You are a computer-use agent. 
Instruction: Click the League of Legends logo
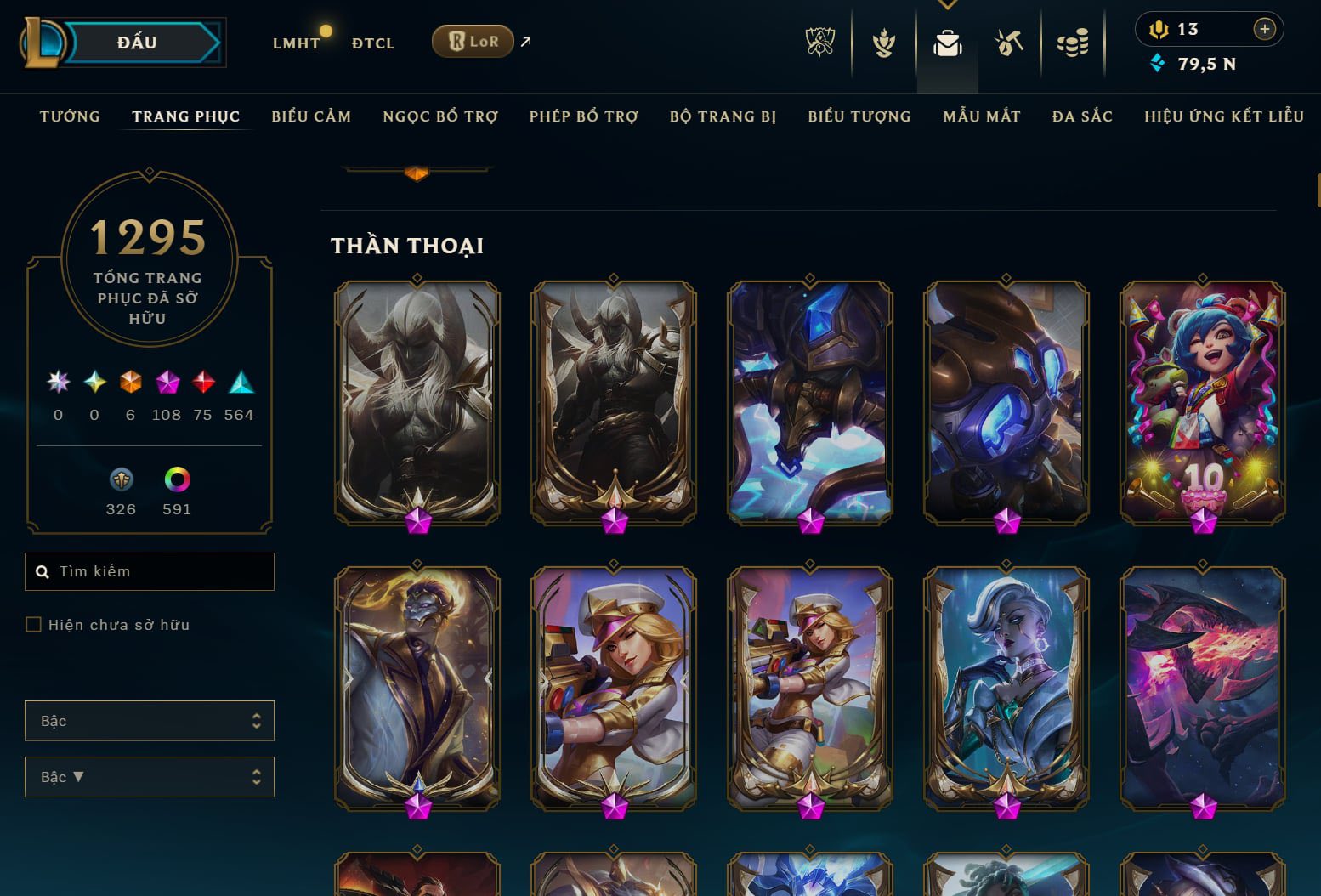(44, 42)
